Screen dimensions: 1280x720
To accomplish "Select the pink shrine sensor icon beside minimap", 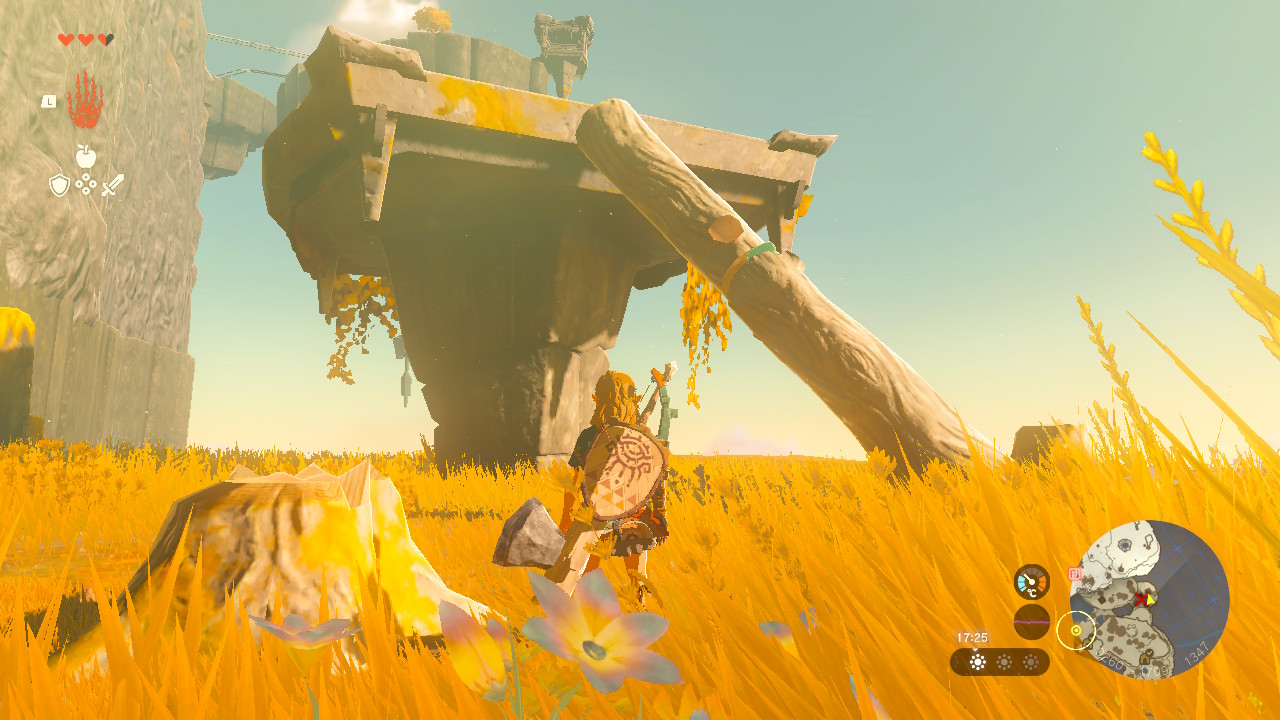I will click(x=1075, y=574).
